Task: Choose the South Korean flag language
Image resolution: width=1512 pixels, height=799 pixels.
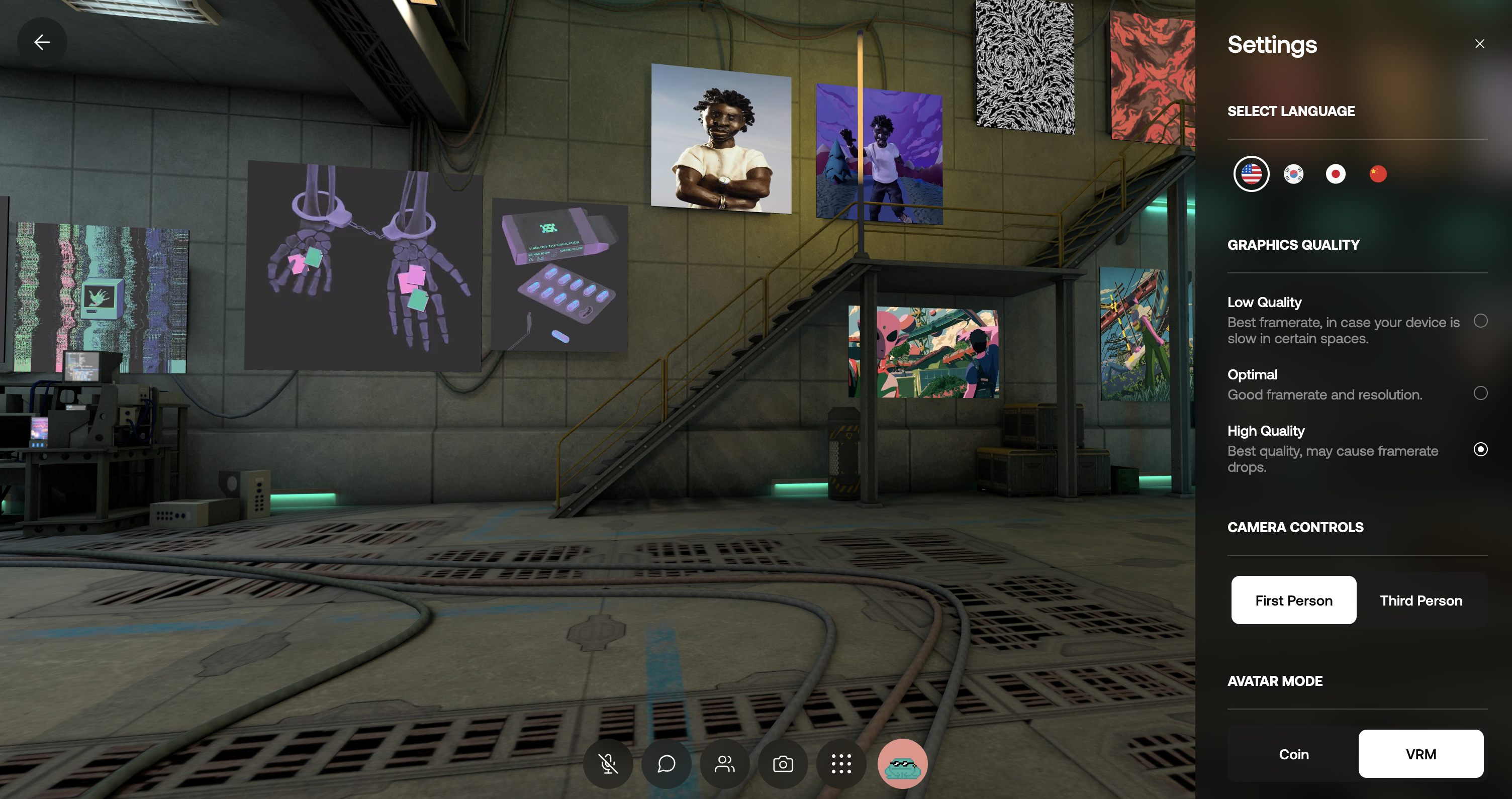Action: point(1294,174)
